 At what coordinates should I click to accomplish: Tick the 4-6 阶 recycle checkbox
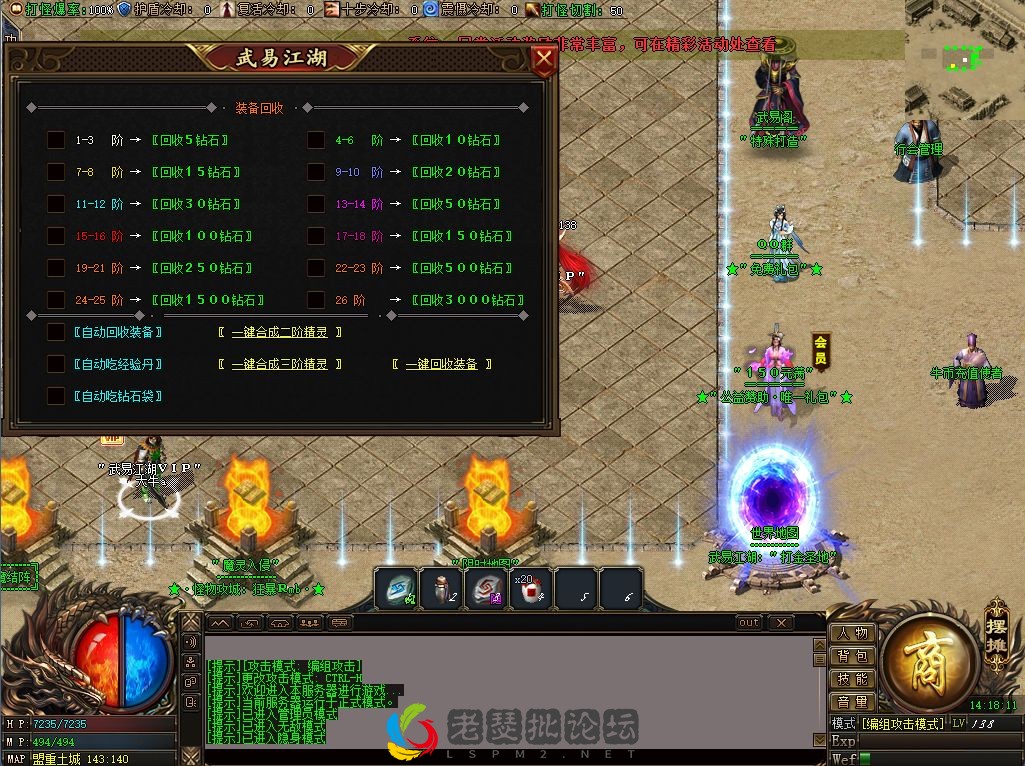tap(316, 140)
